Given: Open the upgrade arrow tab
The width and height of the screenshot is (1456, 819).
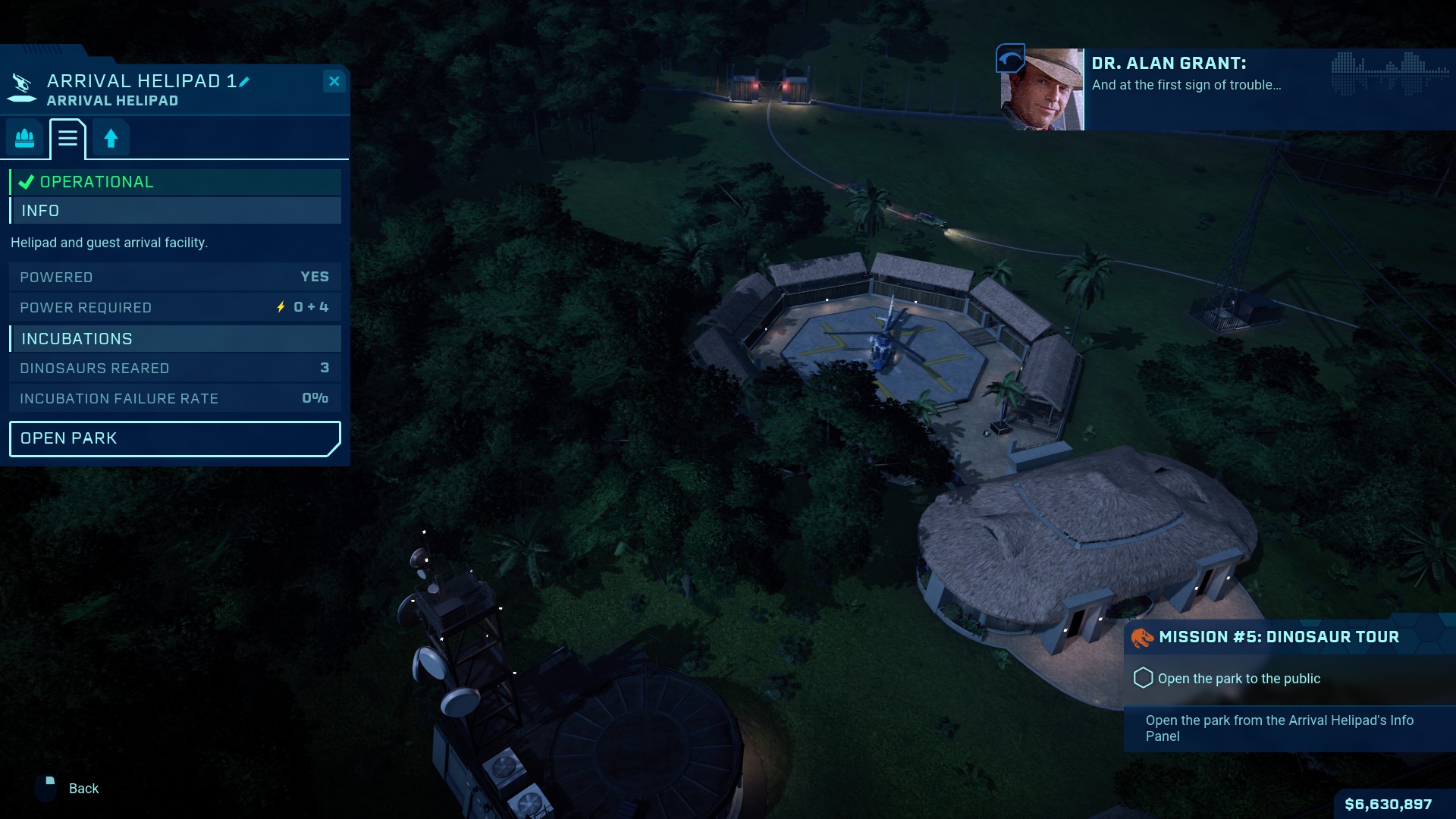Looking at the screenshot, I should click(x=111, y=138).
